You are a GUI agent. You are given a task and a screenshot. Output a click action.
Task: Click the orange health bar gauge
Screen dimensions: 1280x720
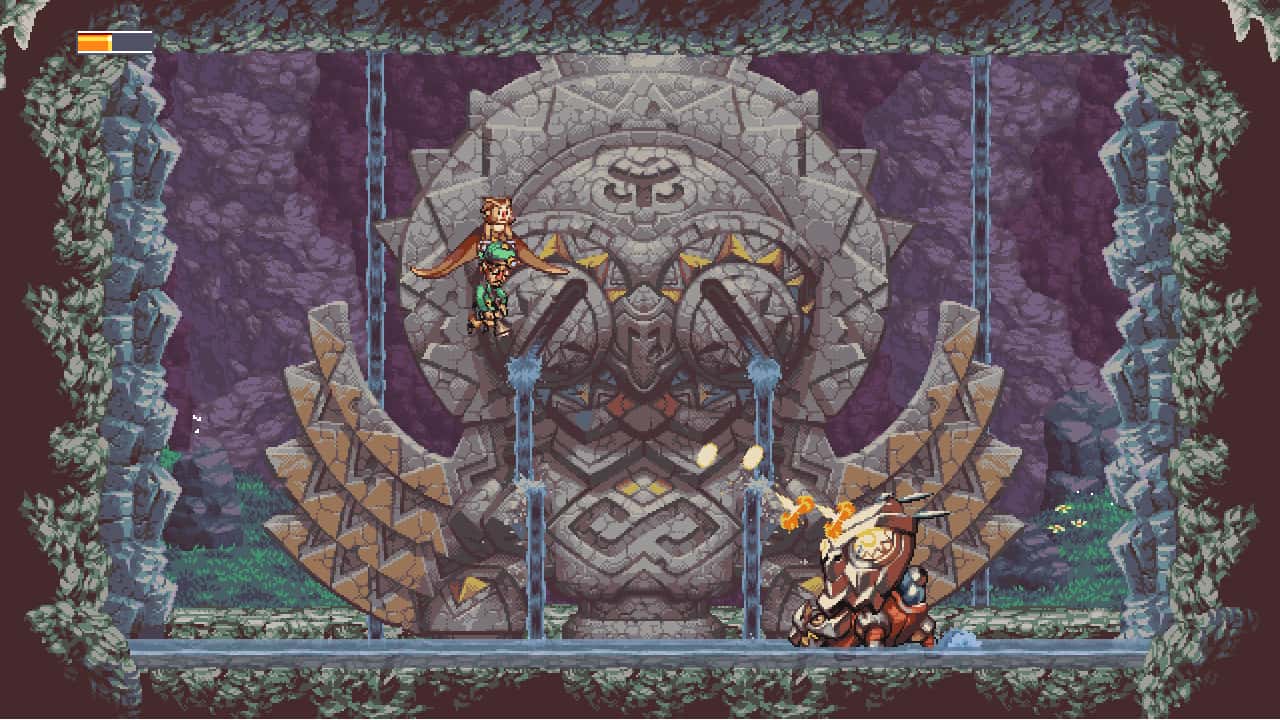pos(95,43)
